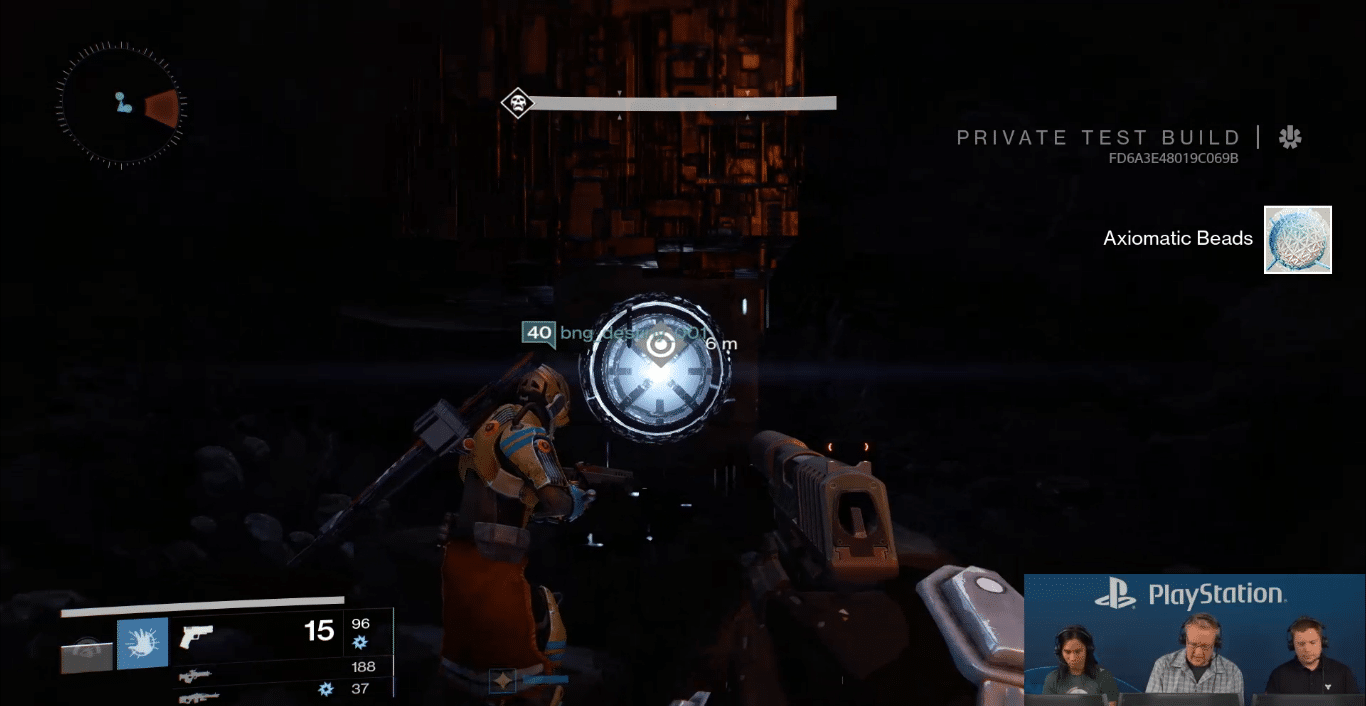Choose the equipped sidearm pistol weapon
This screenshot has width=1366, height=706.
[x=197, y=636]
